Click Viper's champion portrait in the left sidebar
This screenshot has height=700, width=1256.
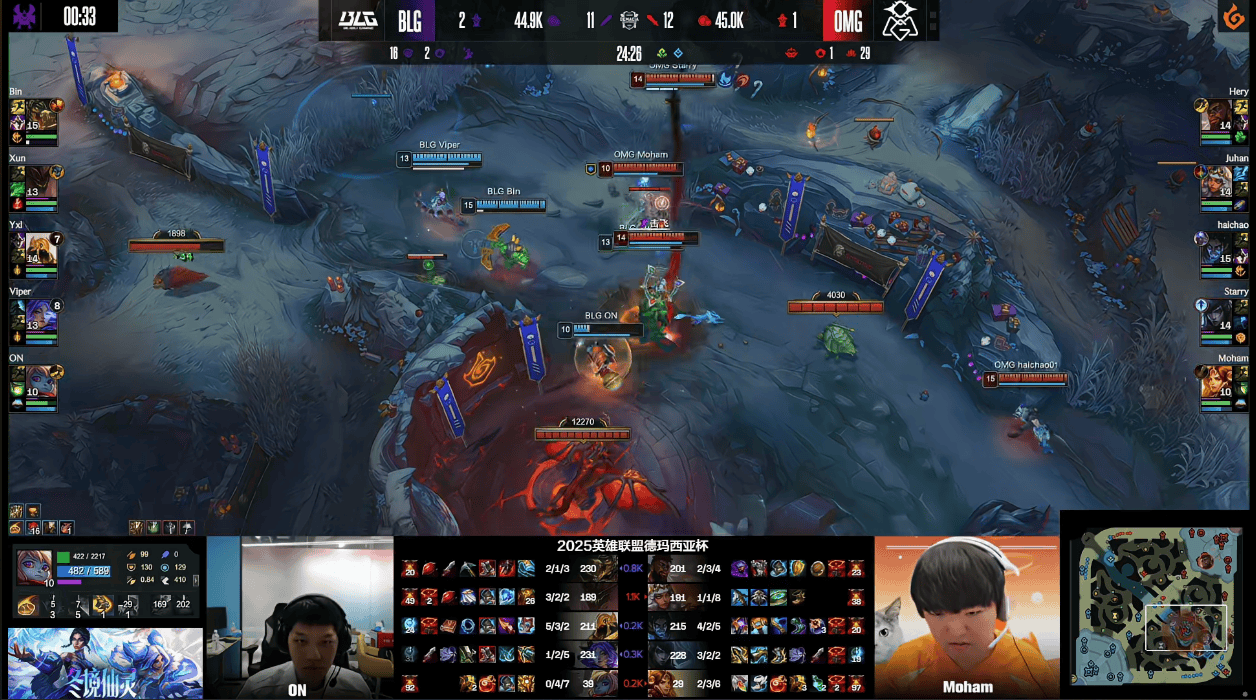coord(40,312)
